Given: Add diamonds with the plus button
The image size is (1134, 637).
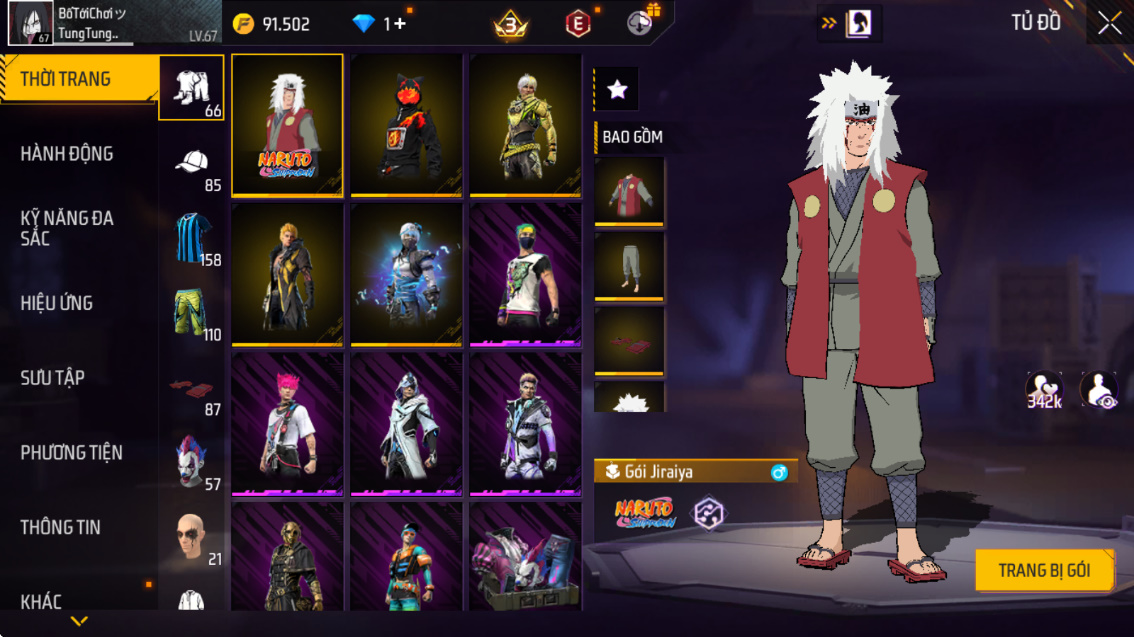Looking at the screenshot, I should pyautogui.click(x=400, y=24).
